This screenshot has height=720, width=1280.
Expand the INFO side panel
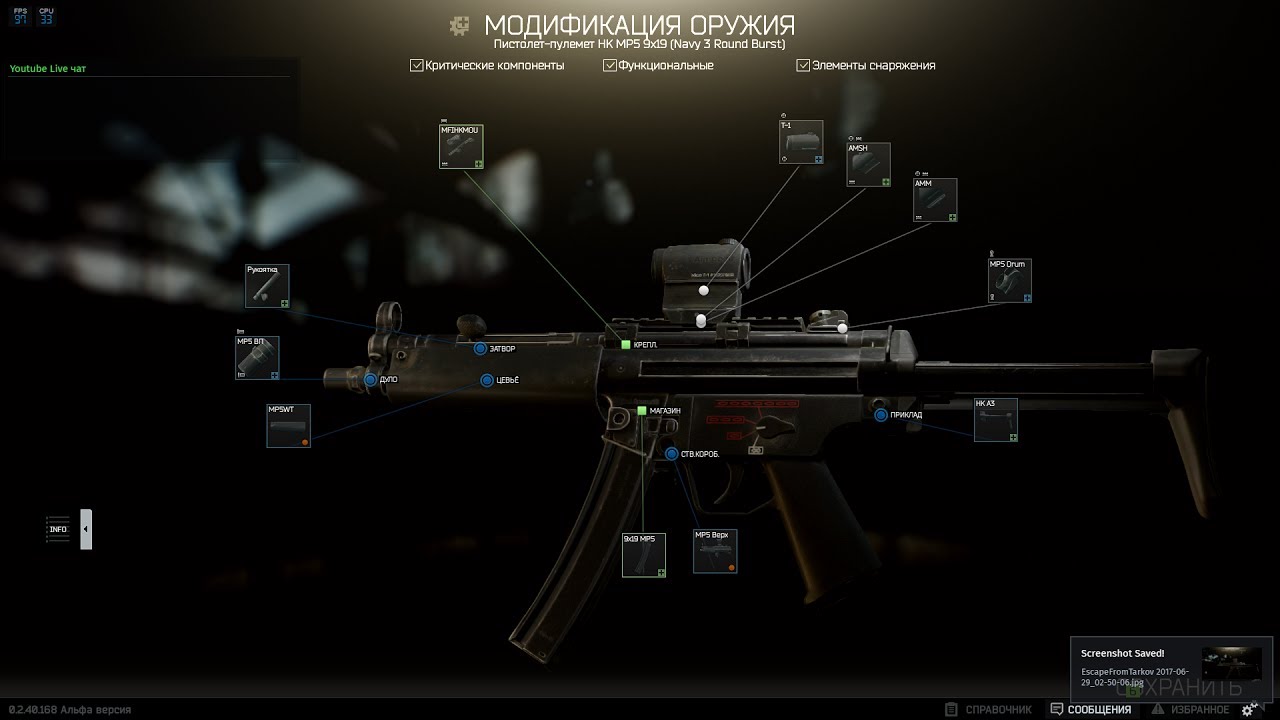(x=86, y=529)
